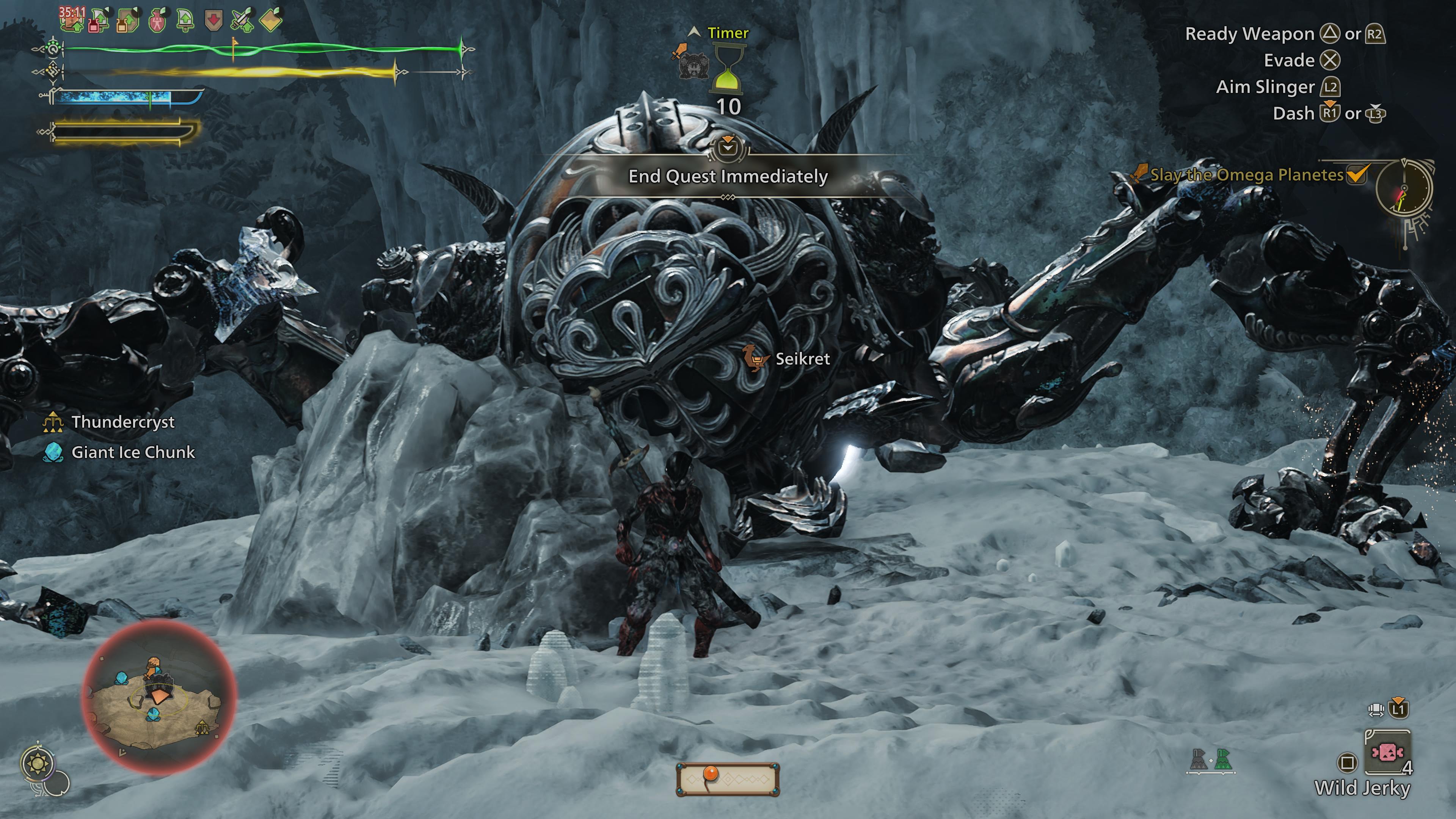The width and height of the screenshot is (1456, 819).
Task: Click the timed buff icon showing 35:11
Action: click(x=72, y=19)
